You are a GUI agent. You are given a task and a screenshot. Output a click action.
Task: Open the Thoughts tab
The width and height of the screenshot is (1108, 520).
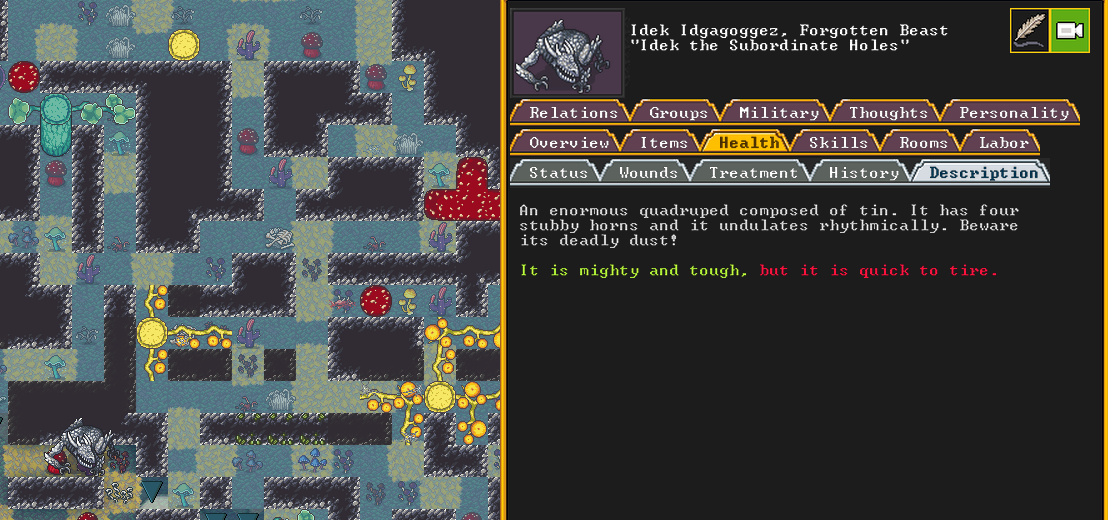pyautogui.click(x=888, y=113)
